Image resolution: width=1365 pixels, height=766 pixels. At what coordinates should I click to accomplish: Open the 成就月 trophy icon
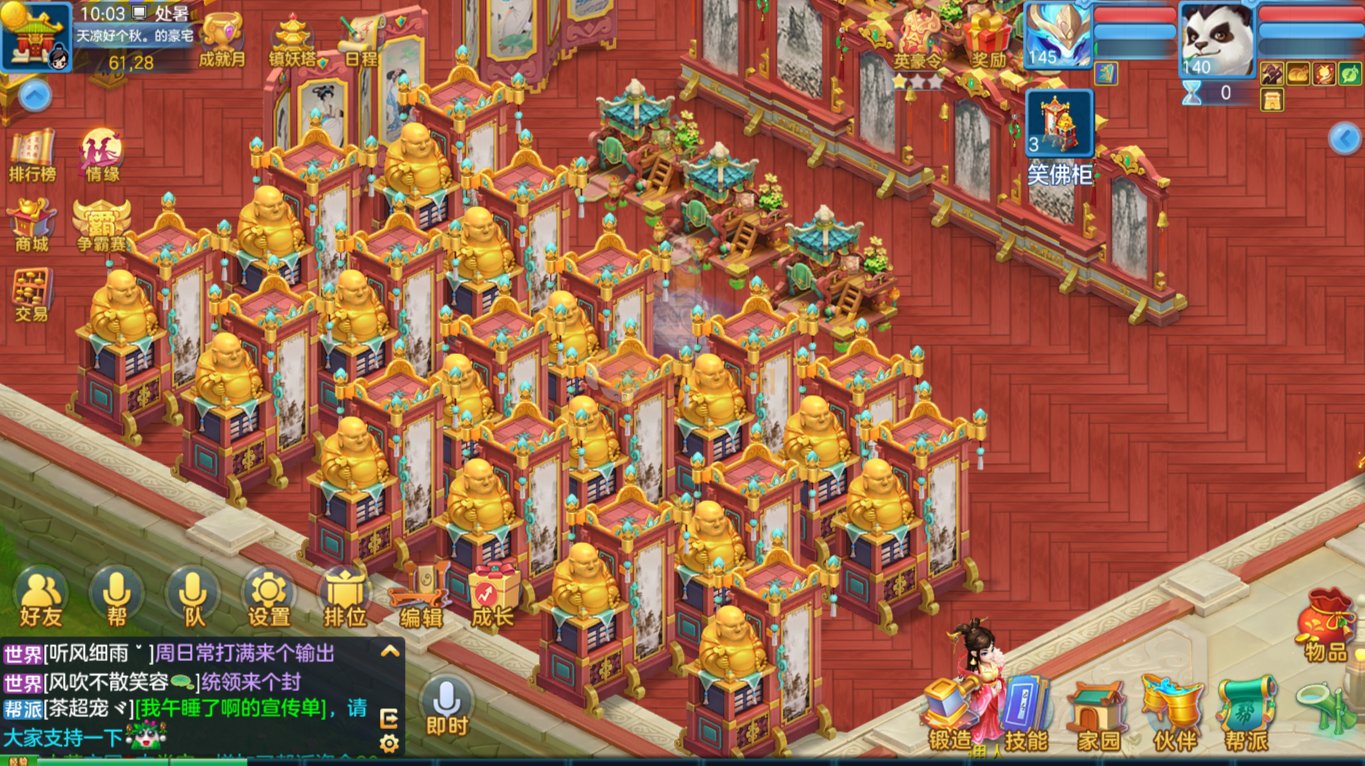222,38
